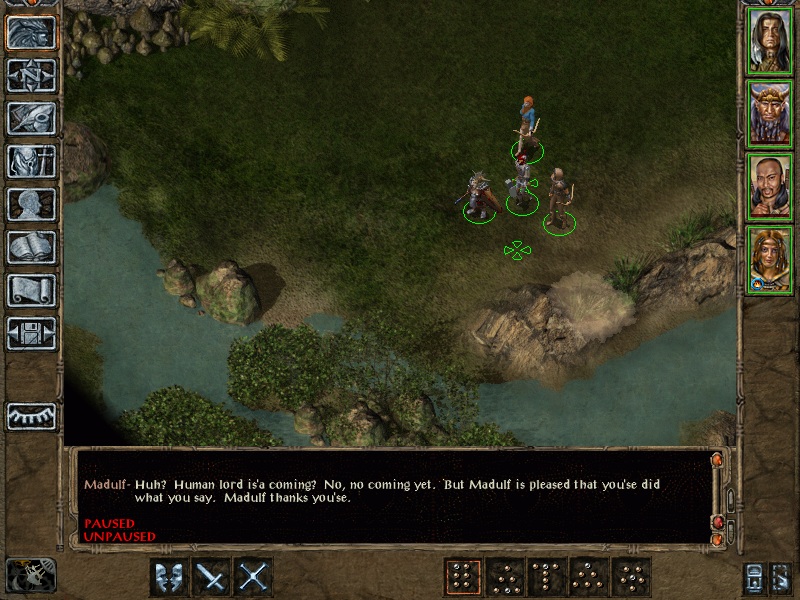This screenshot has width=800, height=600.
Task: Select the horned-helmet dwarf portrait
Action: [770, 115]
